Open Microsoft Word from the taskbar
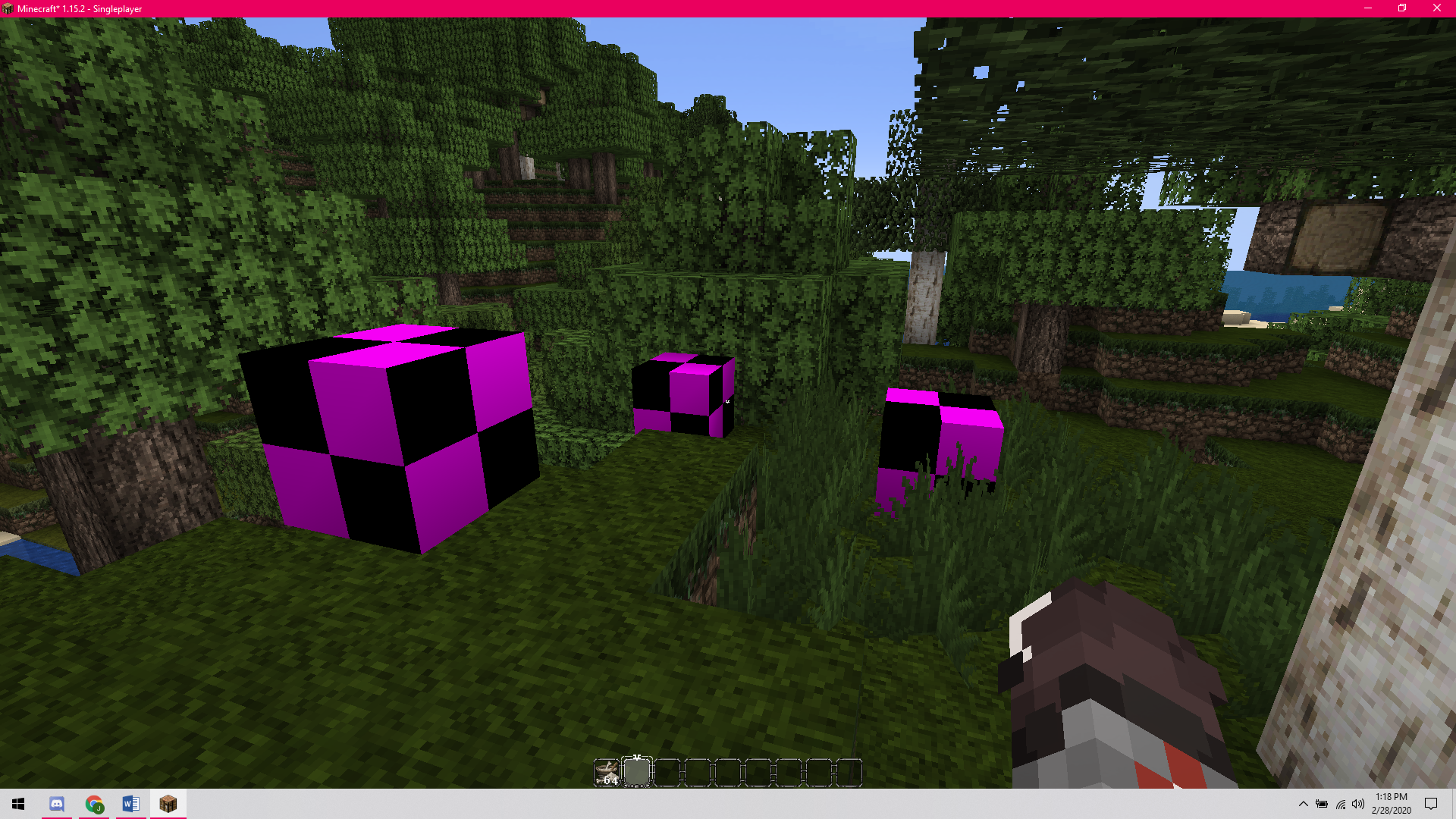The height and width of the screenshot is (819, 1456). (x=130, y=804)
